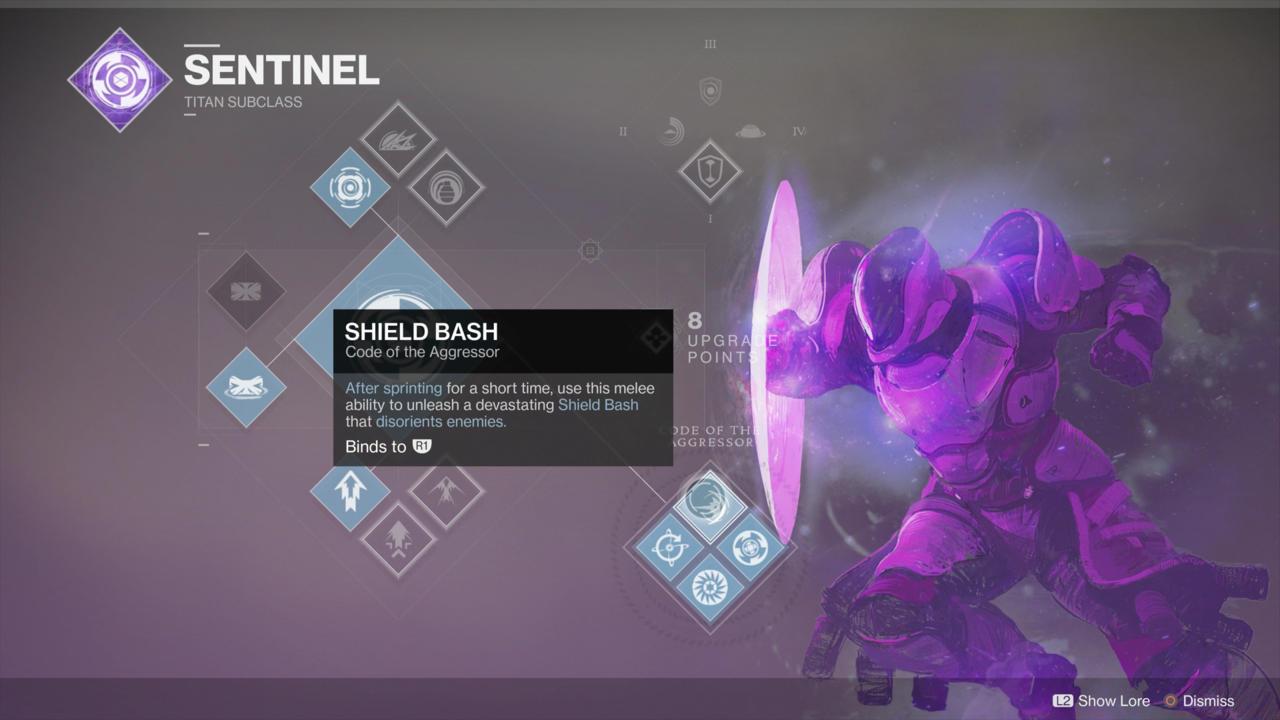Viewport: 1280px width, 720px height.
Task: Select the Sentinel subclass emblem
Action: tap(119, 79)
